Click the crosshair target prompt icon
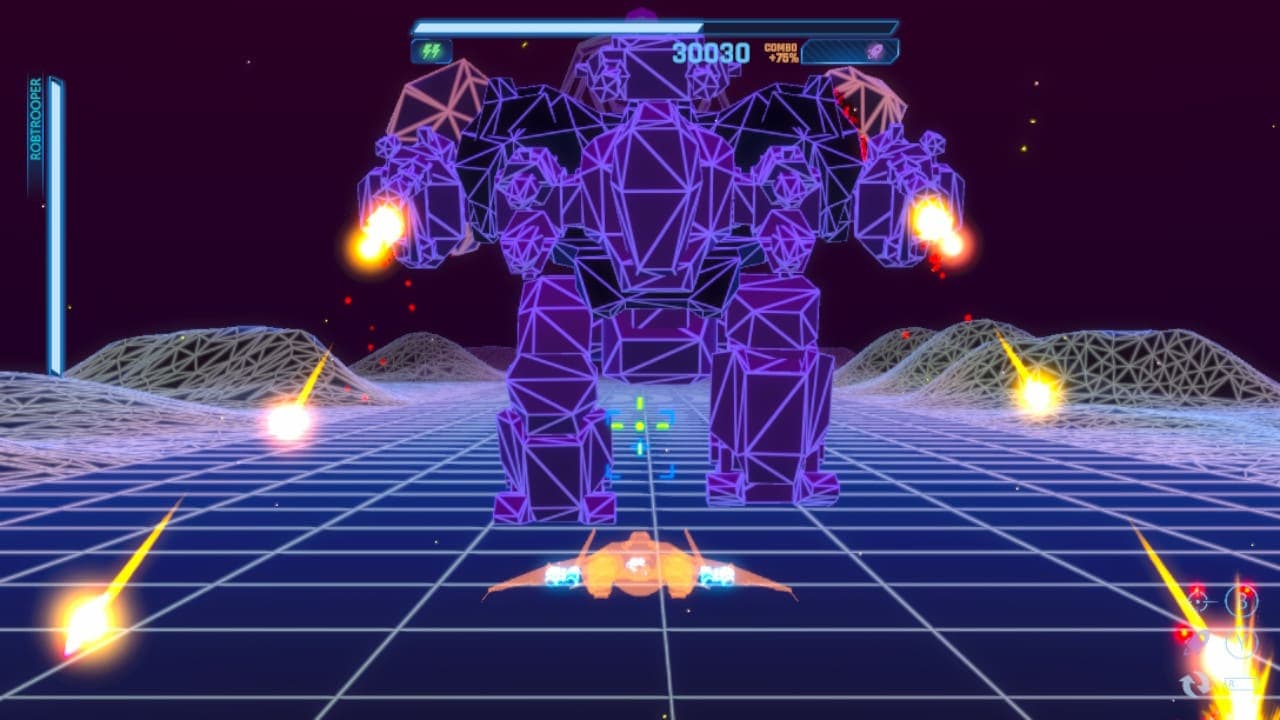This screenshot has height=720, width=1280. point(1198,601)
